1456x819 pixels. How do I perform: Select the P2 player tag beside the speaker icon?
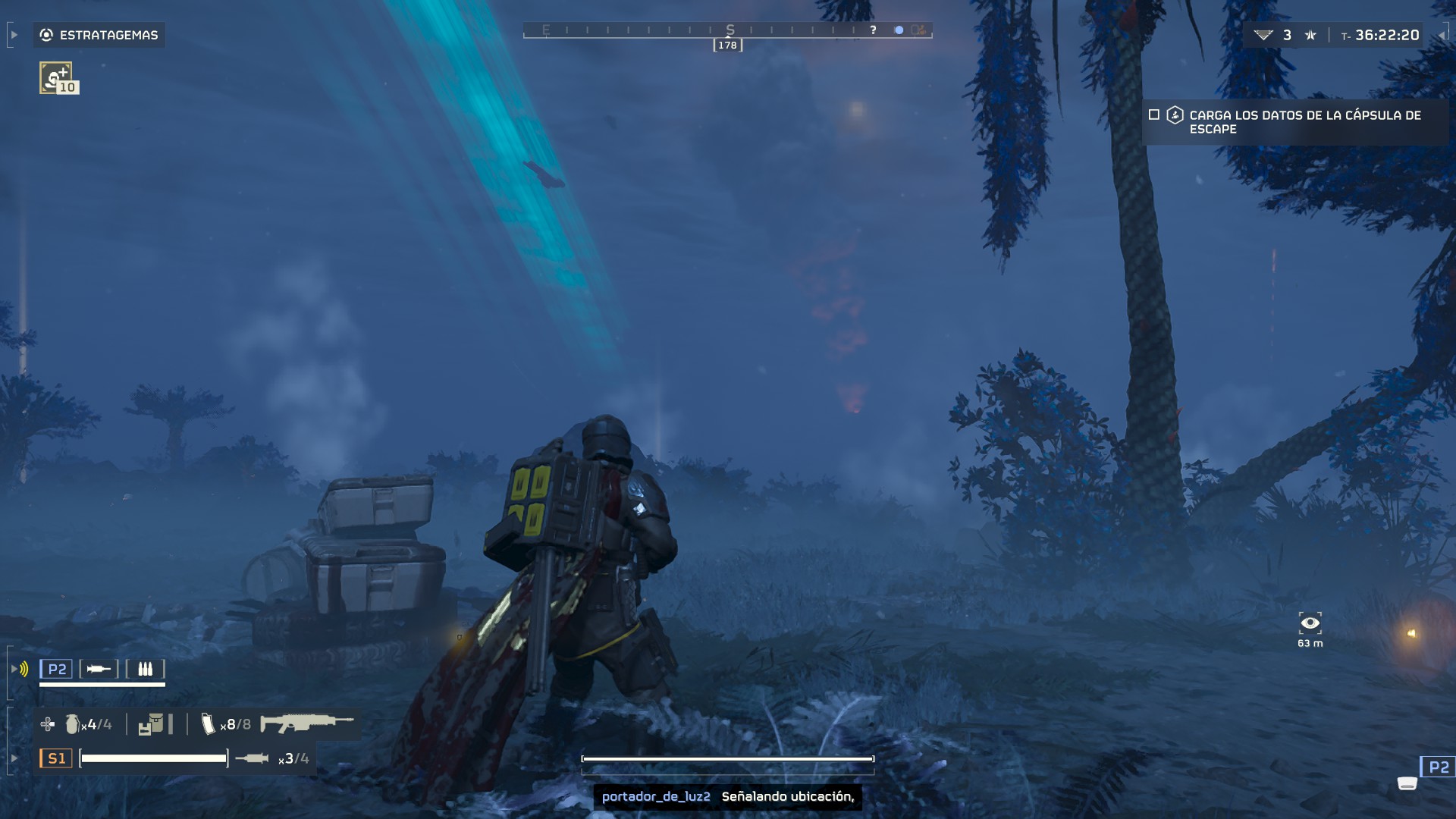(x=57, y=669)
